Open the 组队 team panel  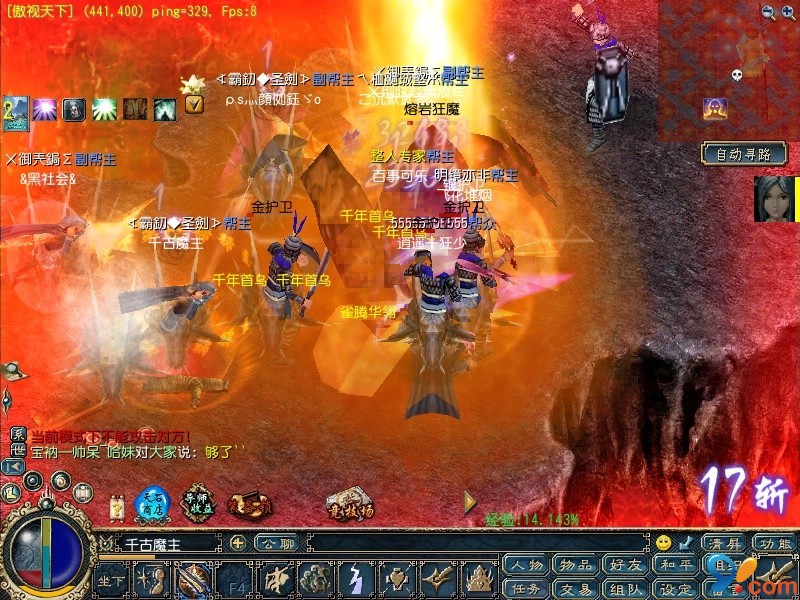(x=624, y=588)
